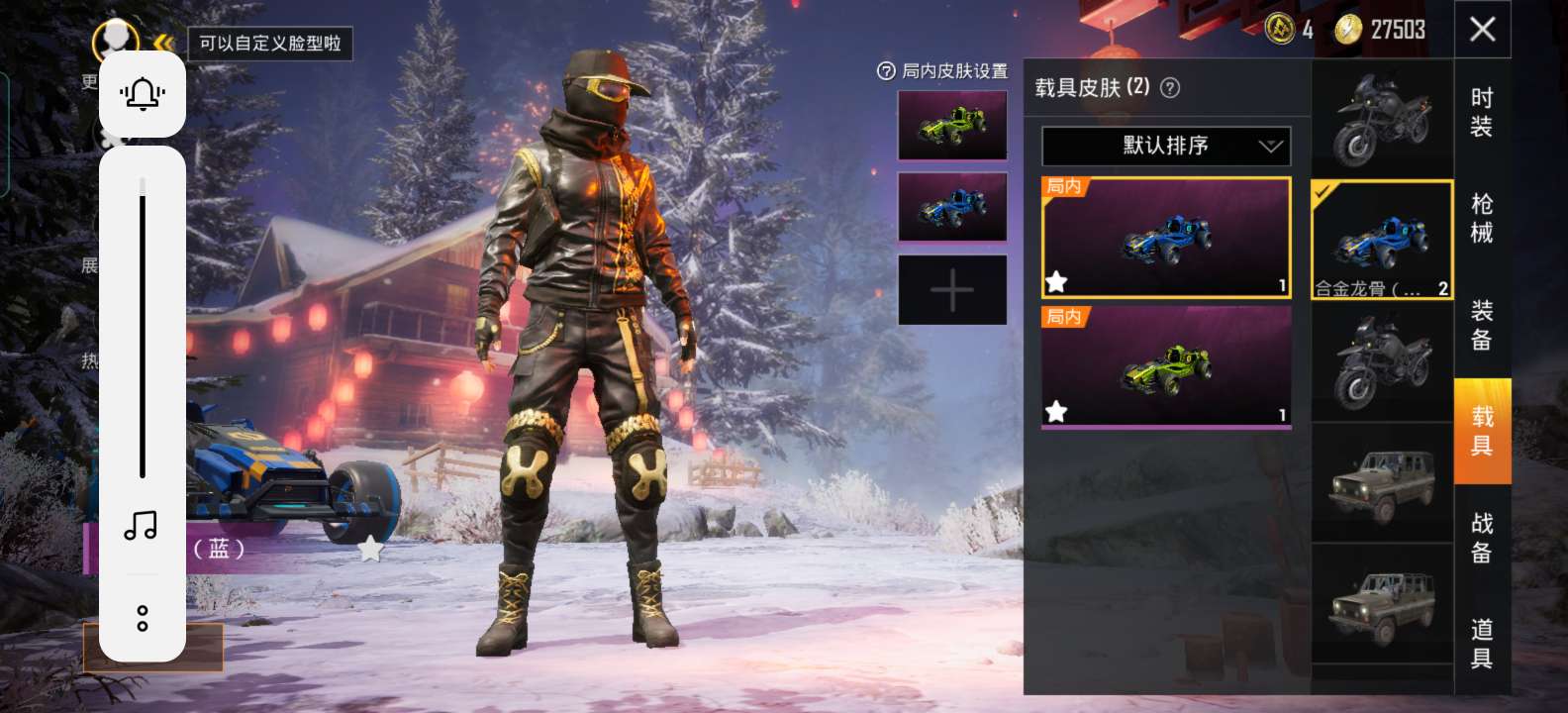Open the player avatar at top left
The height and width of the screenshot is (713, 1568).
point(116,35)
